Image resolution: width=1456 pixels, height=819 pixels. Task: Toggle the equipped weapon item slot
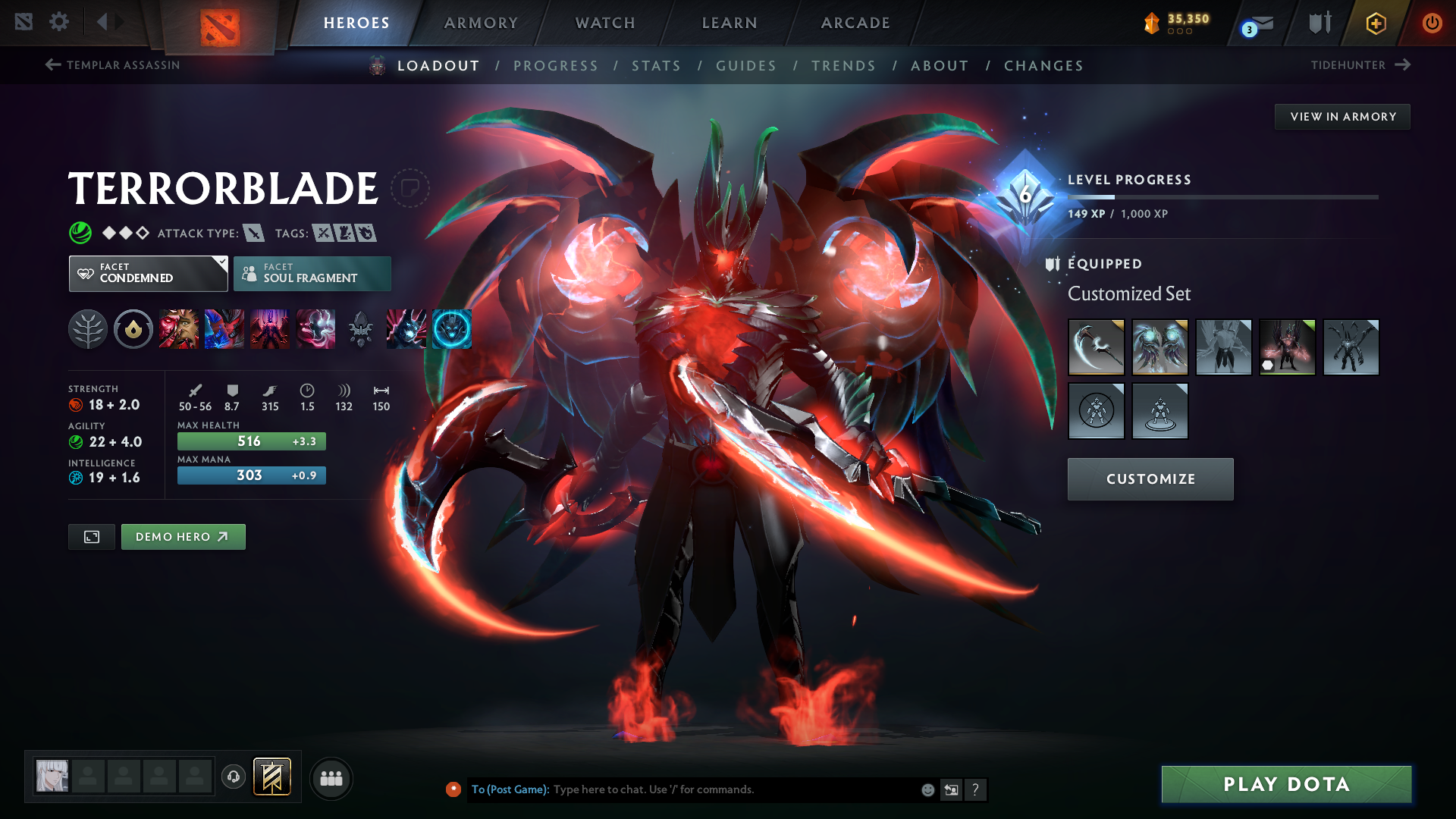(x=1097, y=347)
